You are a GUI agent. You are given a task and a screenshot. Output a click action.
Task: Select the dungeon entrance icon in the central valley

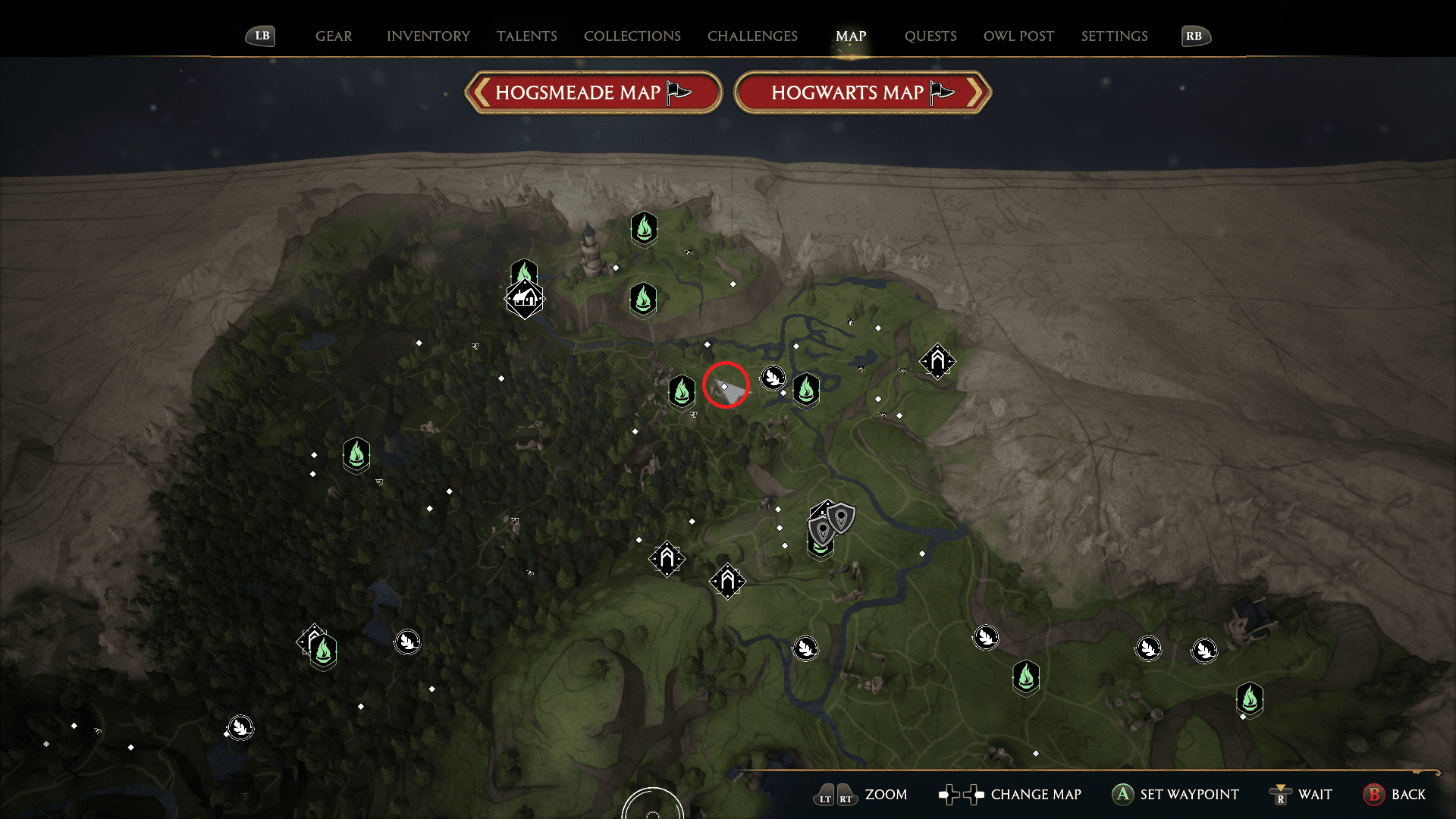coord(667,559)
